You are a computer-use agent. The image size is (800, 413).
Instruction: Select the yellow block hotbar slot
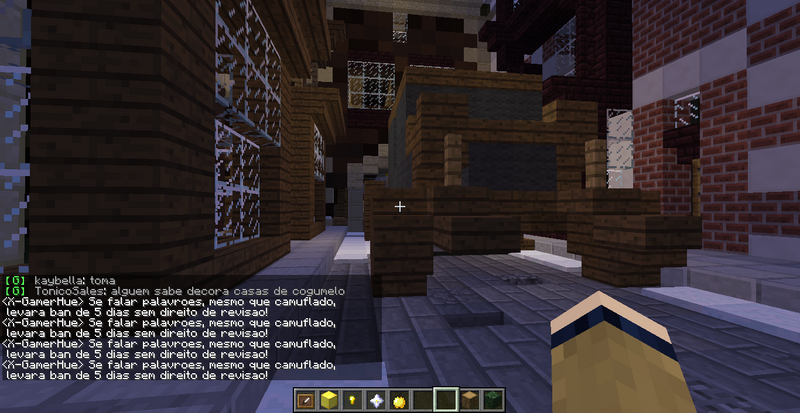[x=330, y=400]
